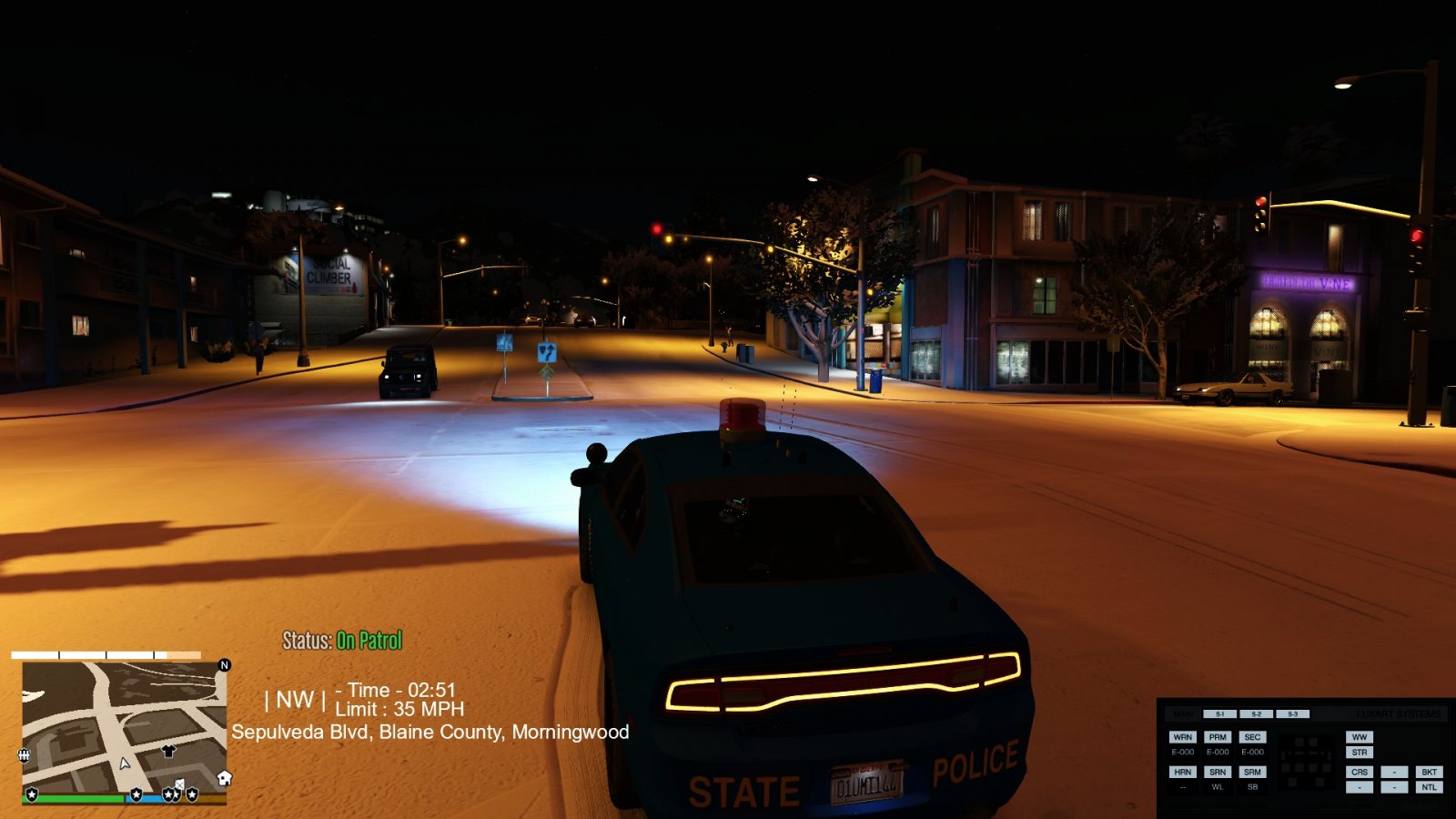Image resolution: width=1456 pixels, height=819 pixels.
Task: Click the NTL button on siren panel
Action: [1429, 787]
